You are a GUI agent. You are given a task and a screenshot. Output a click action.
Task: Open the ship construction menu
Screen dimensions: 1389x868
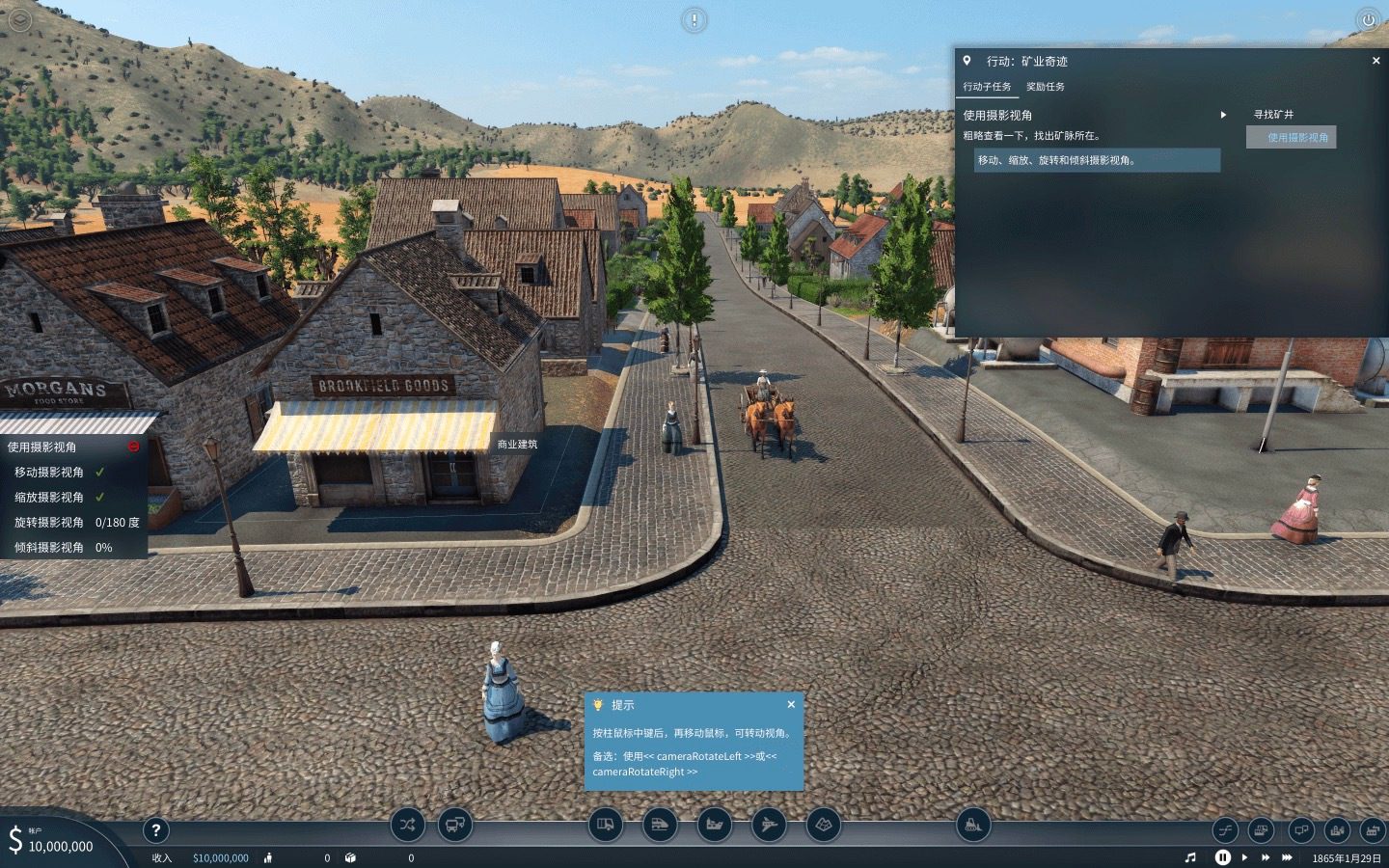point(715,825)
